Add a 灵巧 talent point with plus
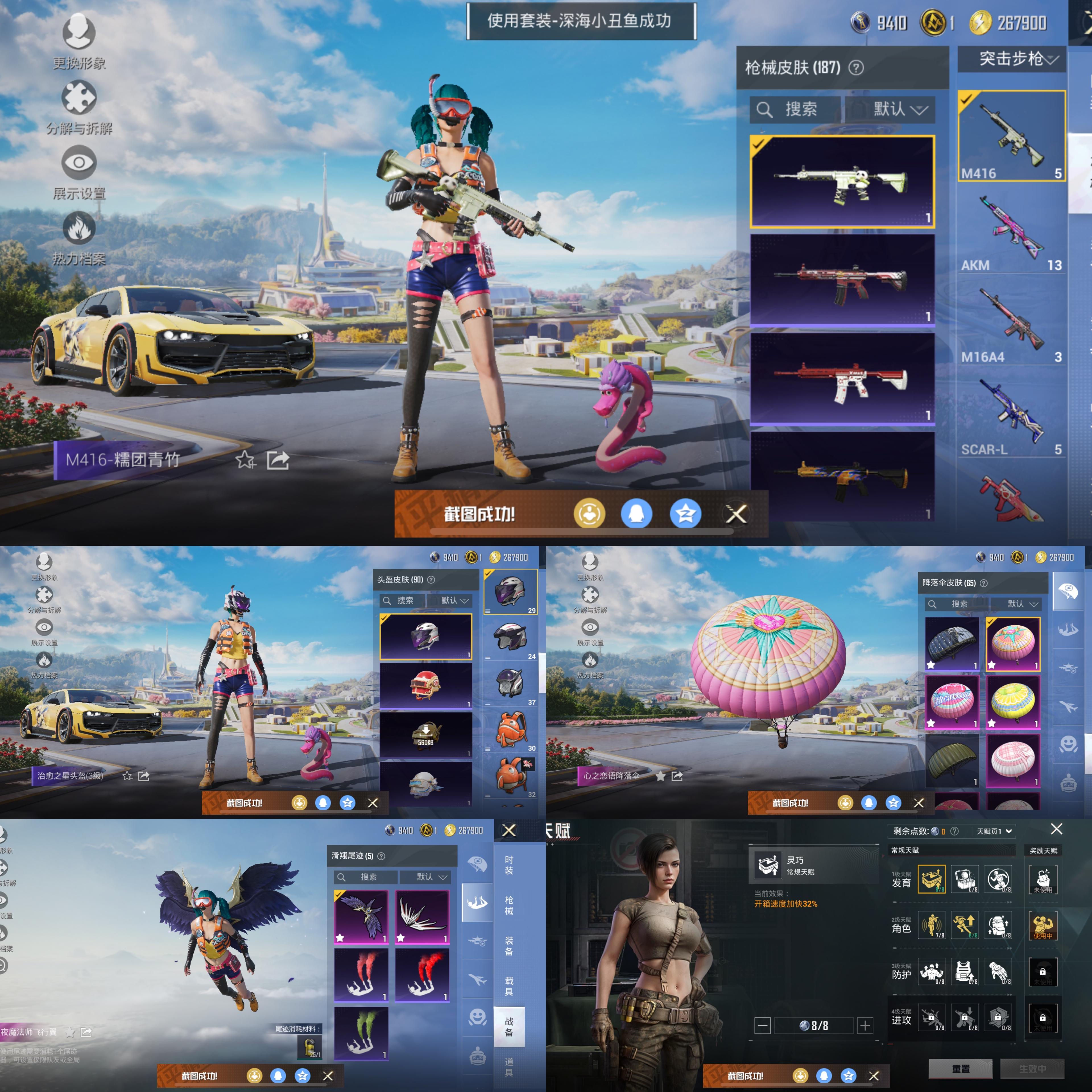This screenshot has width=1092, height=1092. click(865, 1025)
